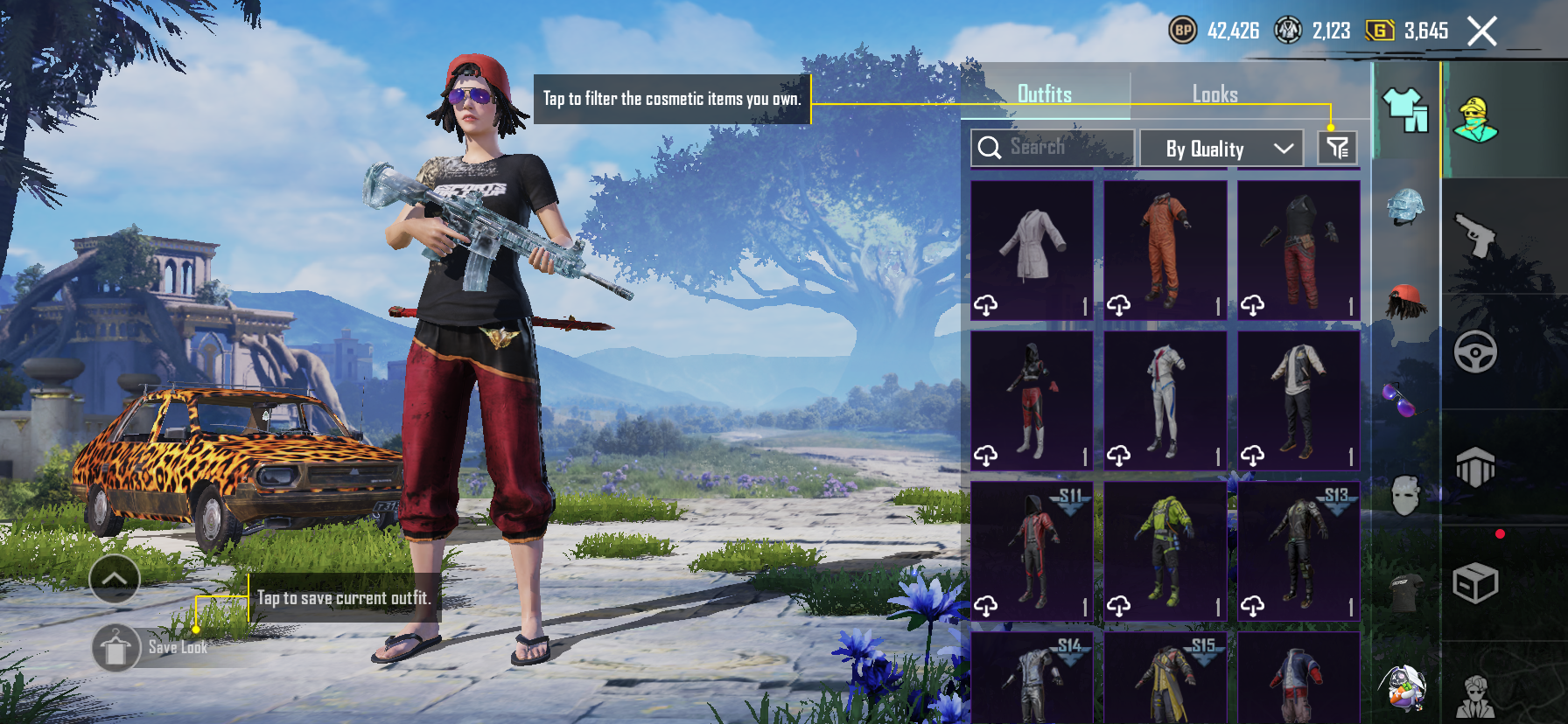Select the red cap headwear category
Screen dimensions: 1568x724
tap(1405, 303)
